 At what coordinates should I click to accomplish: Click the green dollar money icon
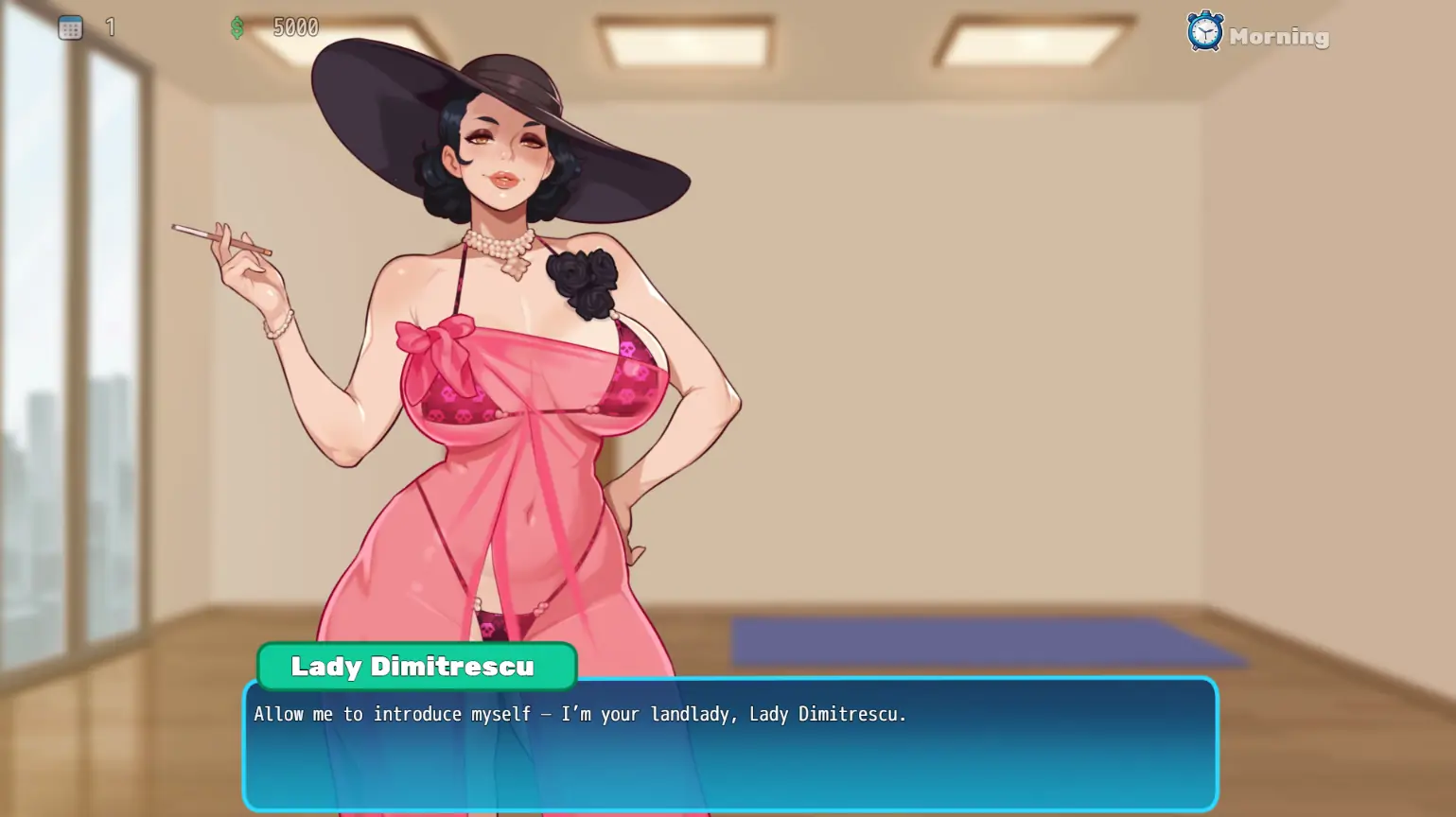[237, 28]
